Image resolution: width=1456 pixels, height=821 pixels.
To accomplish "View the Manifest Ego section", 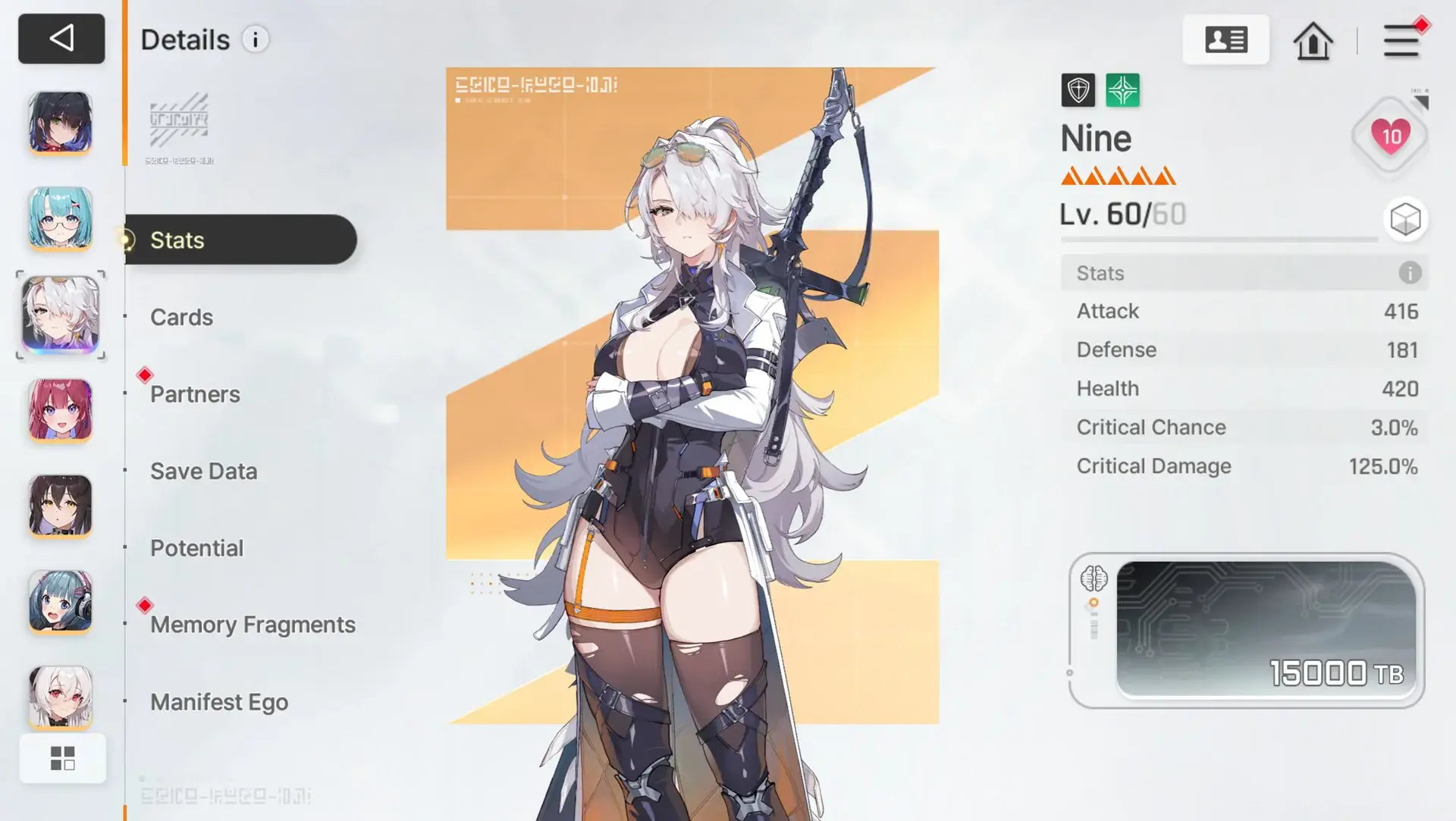I will (218, 701).
